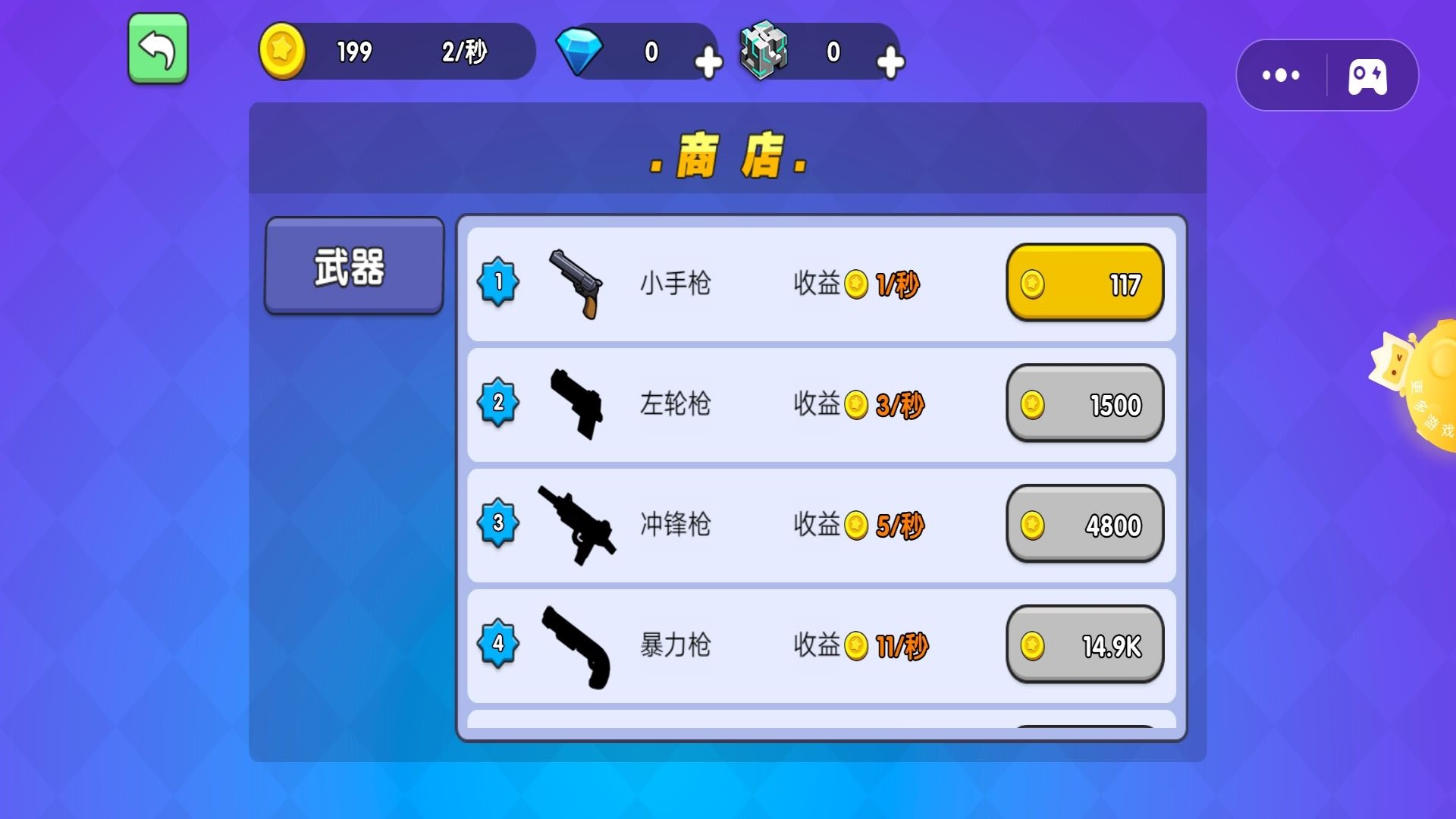The height and width of the screenshot is (819, 1456).
Task: Open the 武器 category tab
Action: click(x=353, y=265)
